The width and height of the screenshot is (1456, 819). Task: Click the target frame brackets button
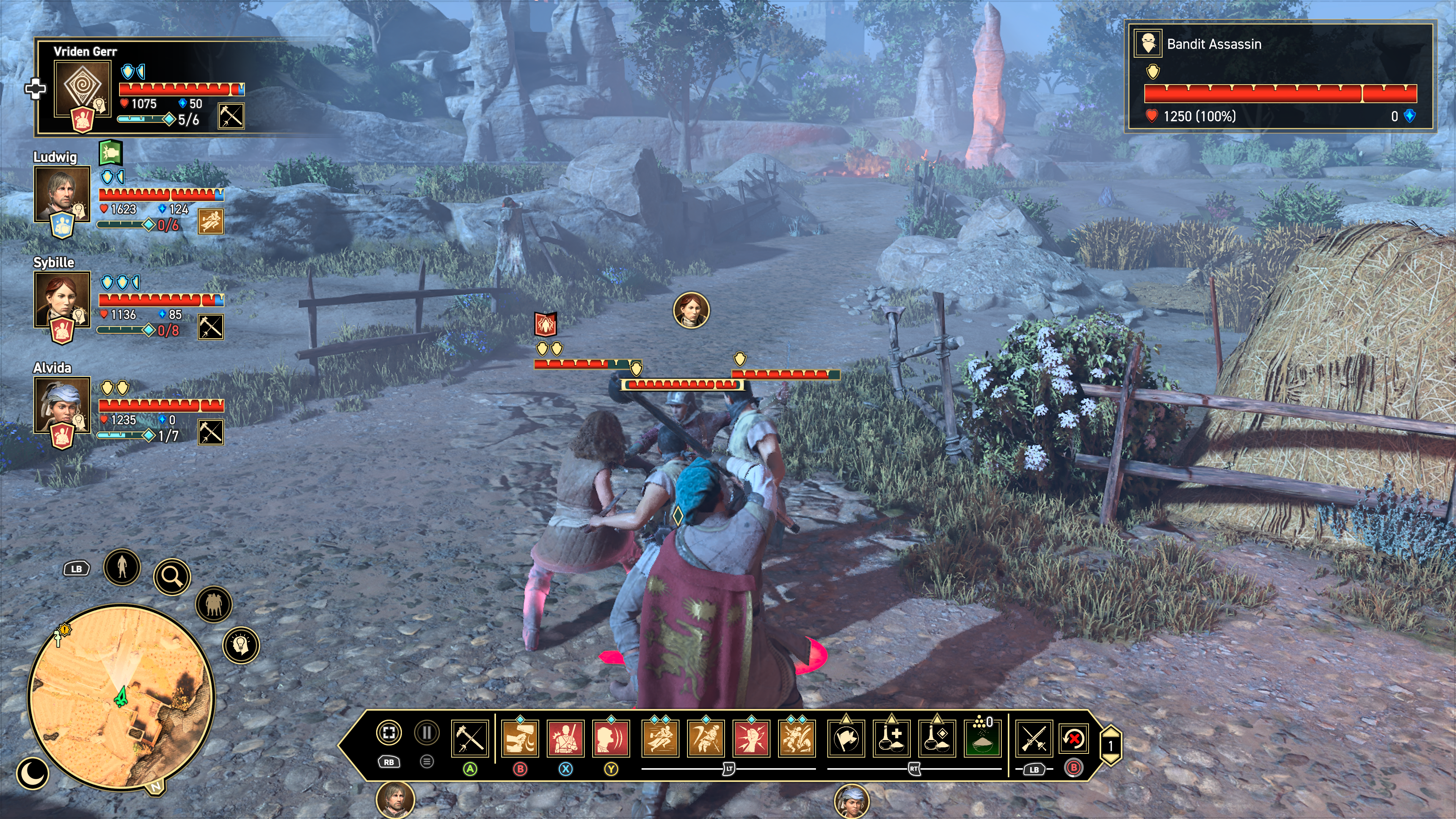point(389,733)
